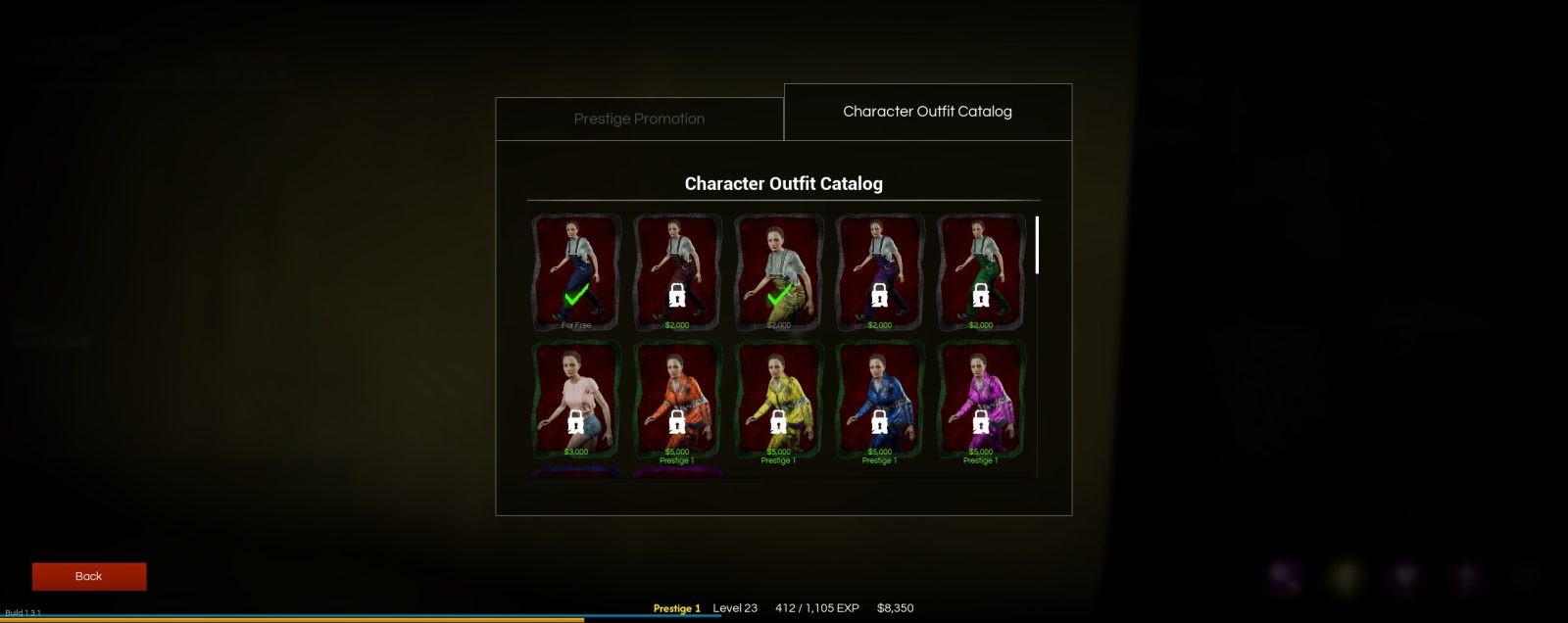Pick the owned khaki overalls outfit

pyautogui.click(x=778, y=272)
